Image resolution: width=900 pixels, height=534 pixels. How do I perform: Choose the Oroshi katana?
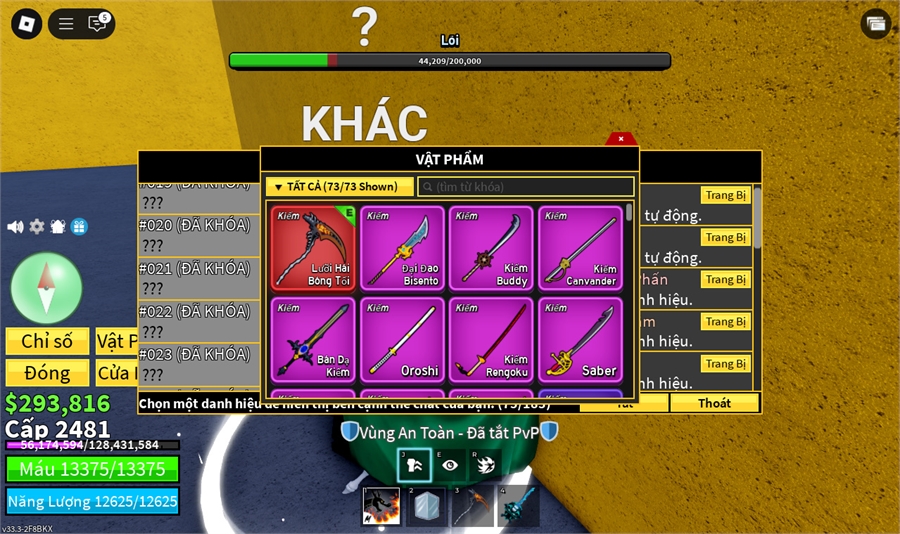[x=402, y=339]
